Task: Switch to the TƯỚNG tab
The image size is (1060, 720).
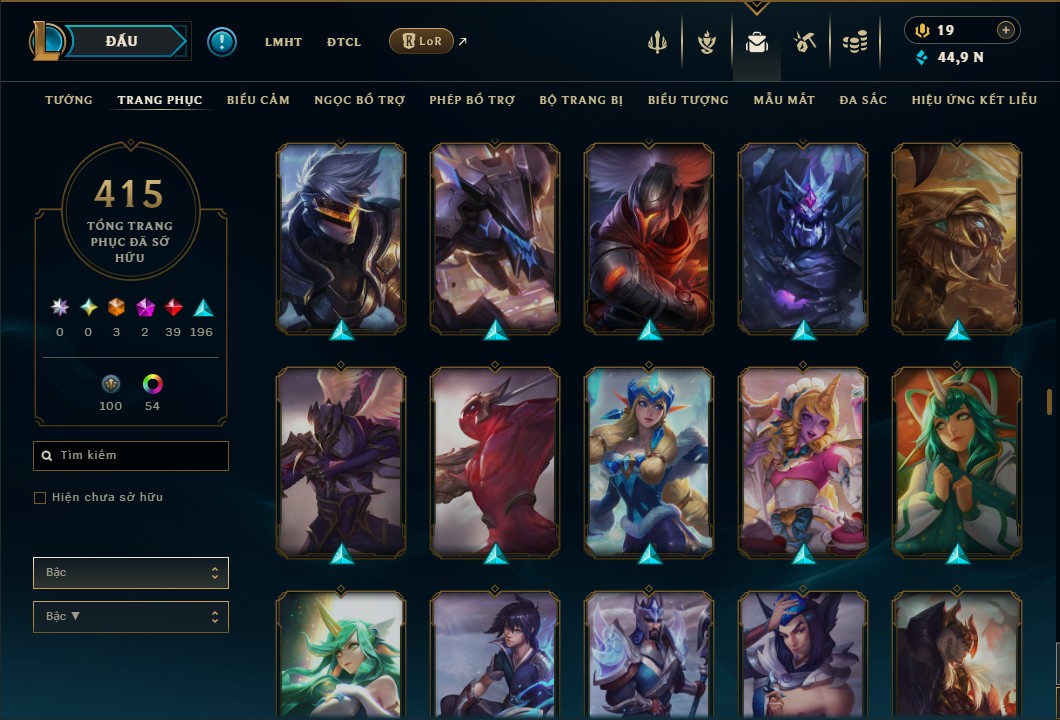Action: pos(69,100)
